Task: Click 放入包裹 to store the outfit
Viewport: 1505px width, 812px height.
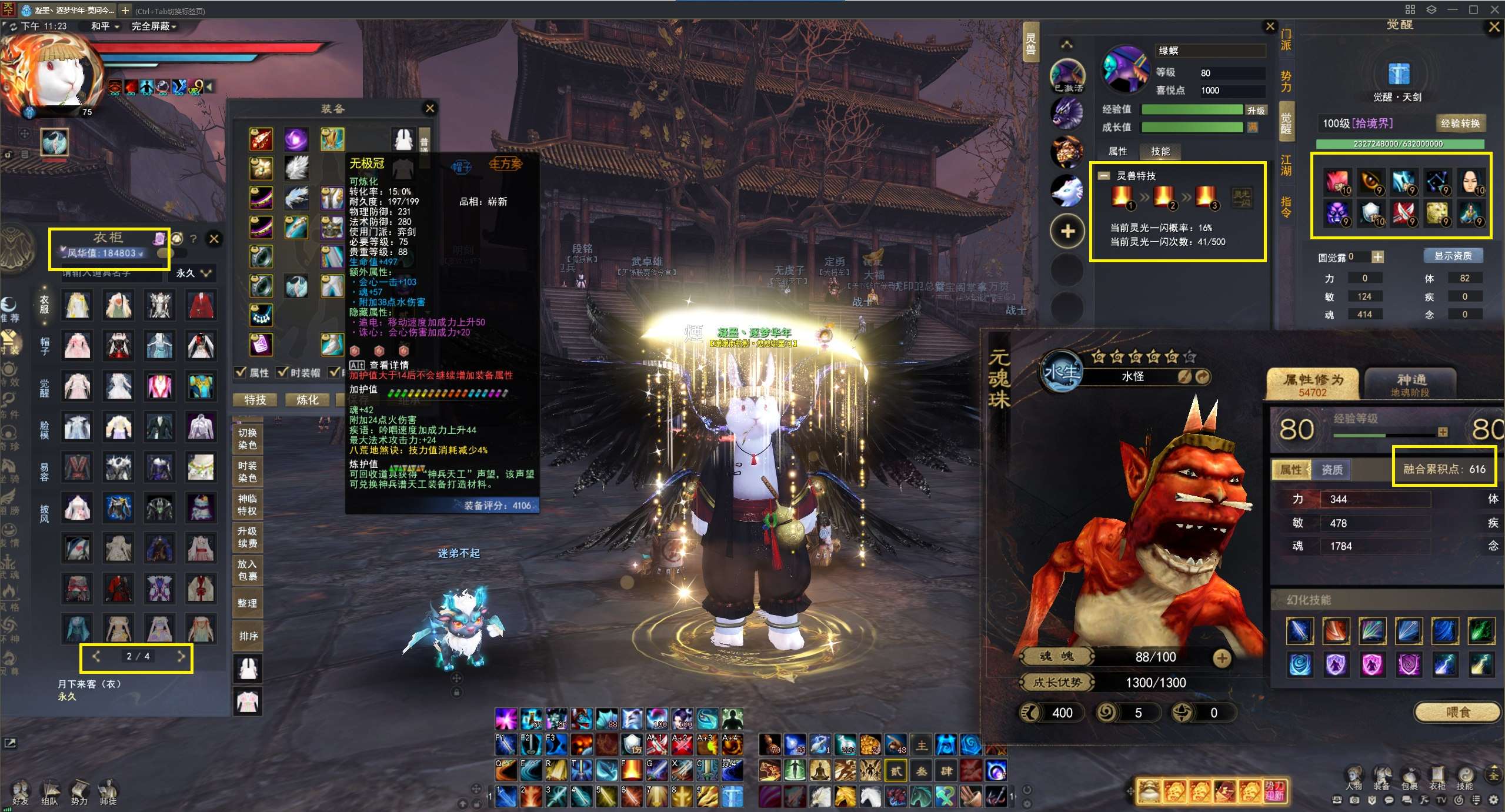Action: click(247, 570)
